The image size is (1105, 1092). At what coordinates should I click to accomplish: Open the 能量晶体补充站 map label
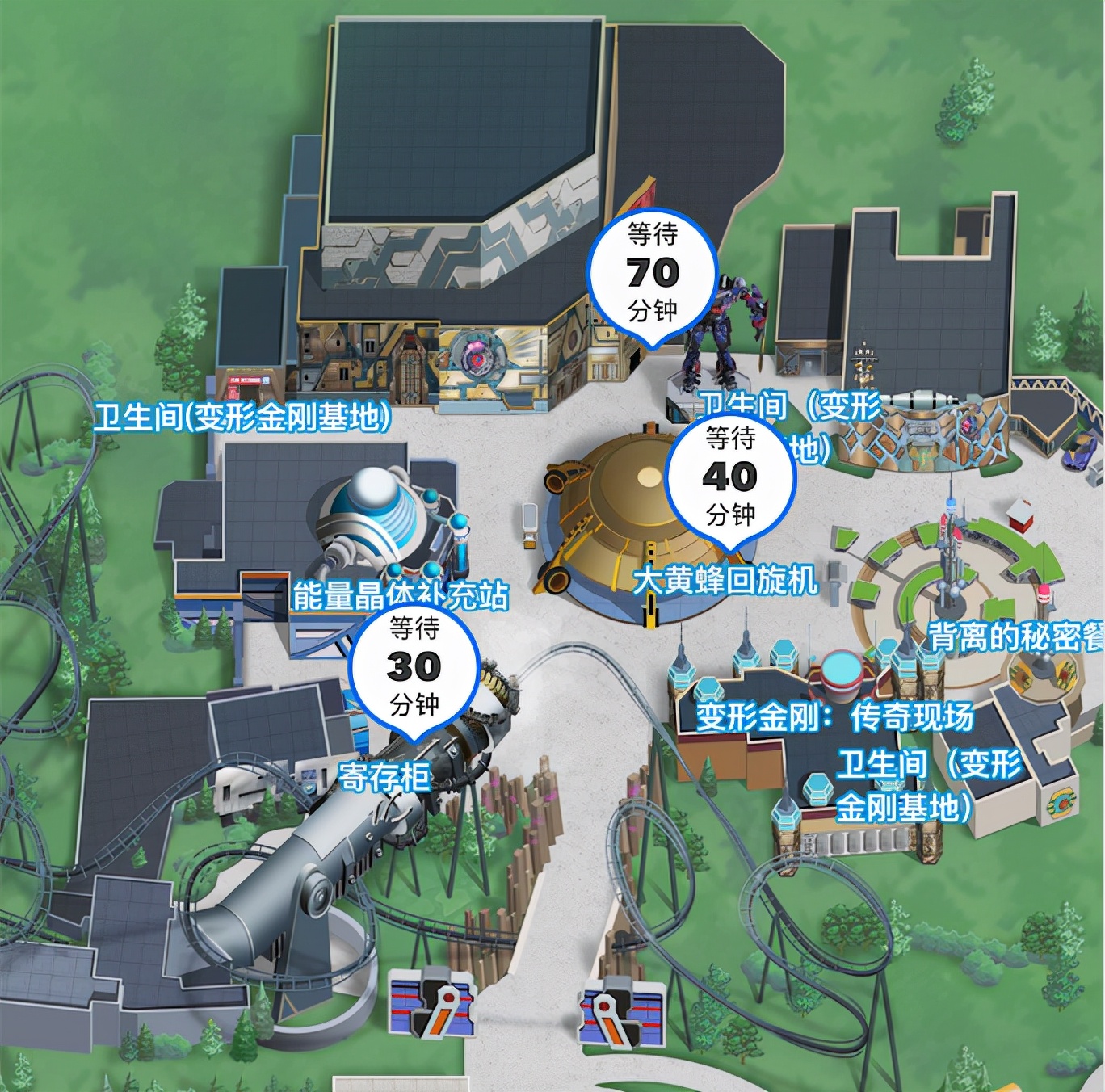click(x=401, y=595)
